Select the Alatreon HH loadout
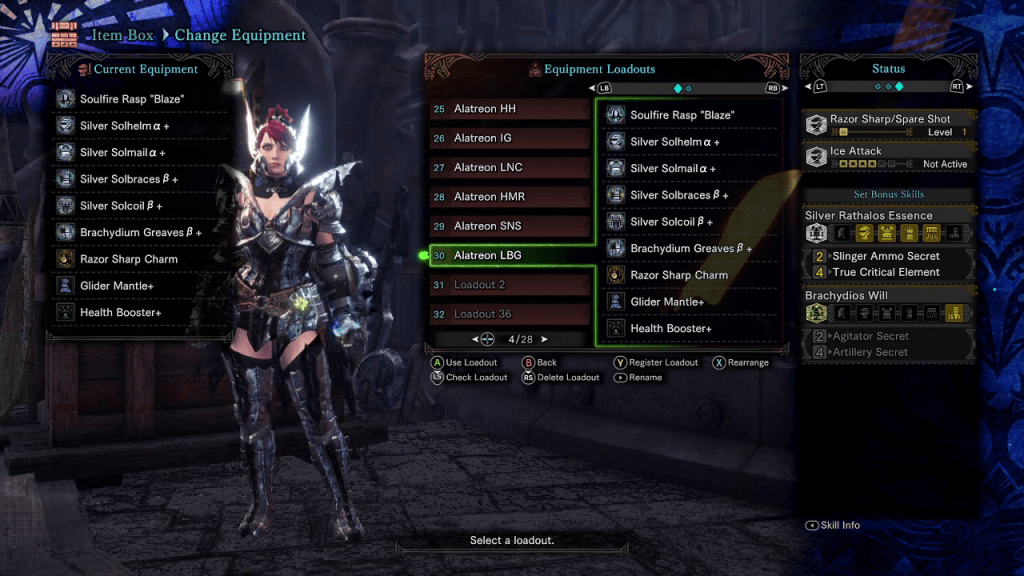 510,109
